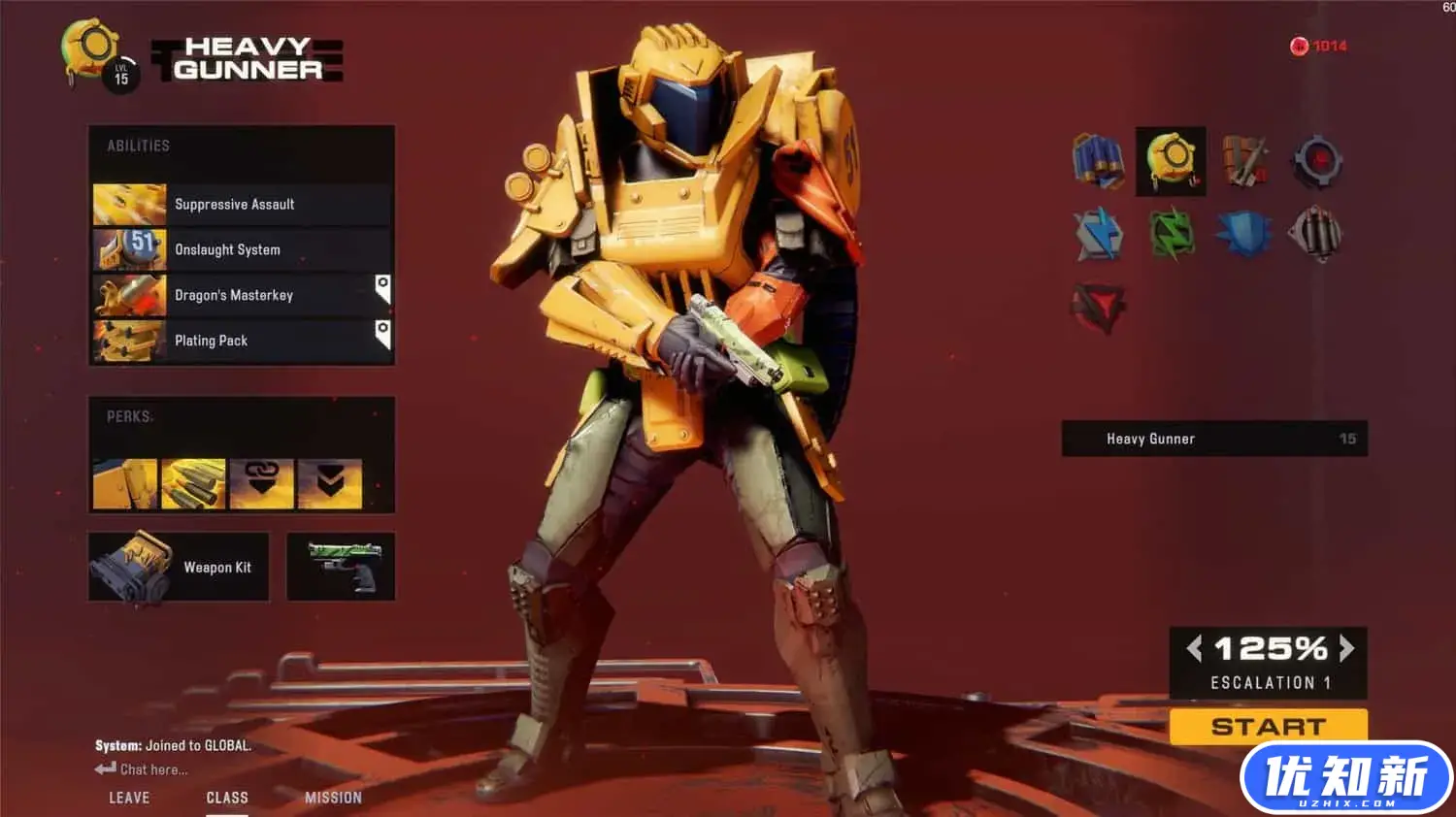Pick the blue shotgun shells class icon
The image size is (1456, 817).
coord(1098,161)
